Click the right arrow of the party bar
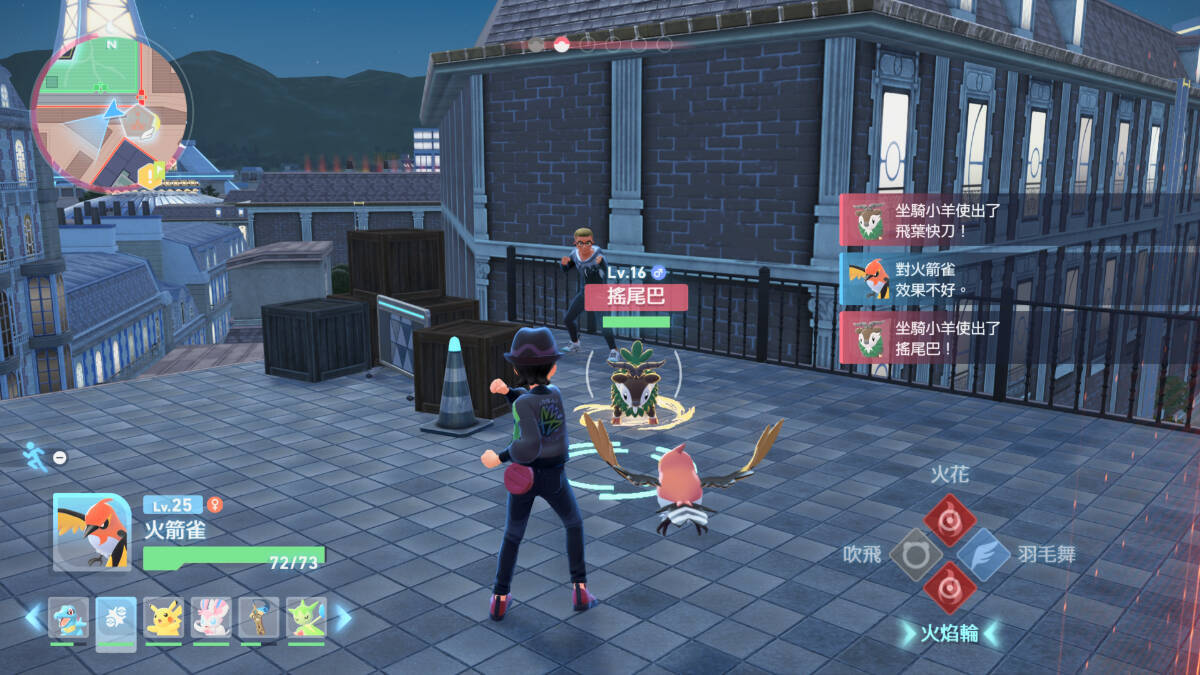1200x675 pixels. 342,618
